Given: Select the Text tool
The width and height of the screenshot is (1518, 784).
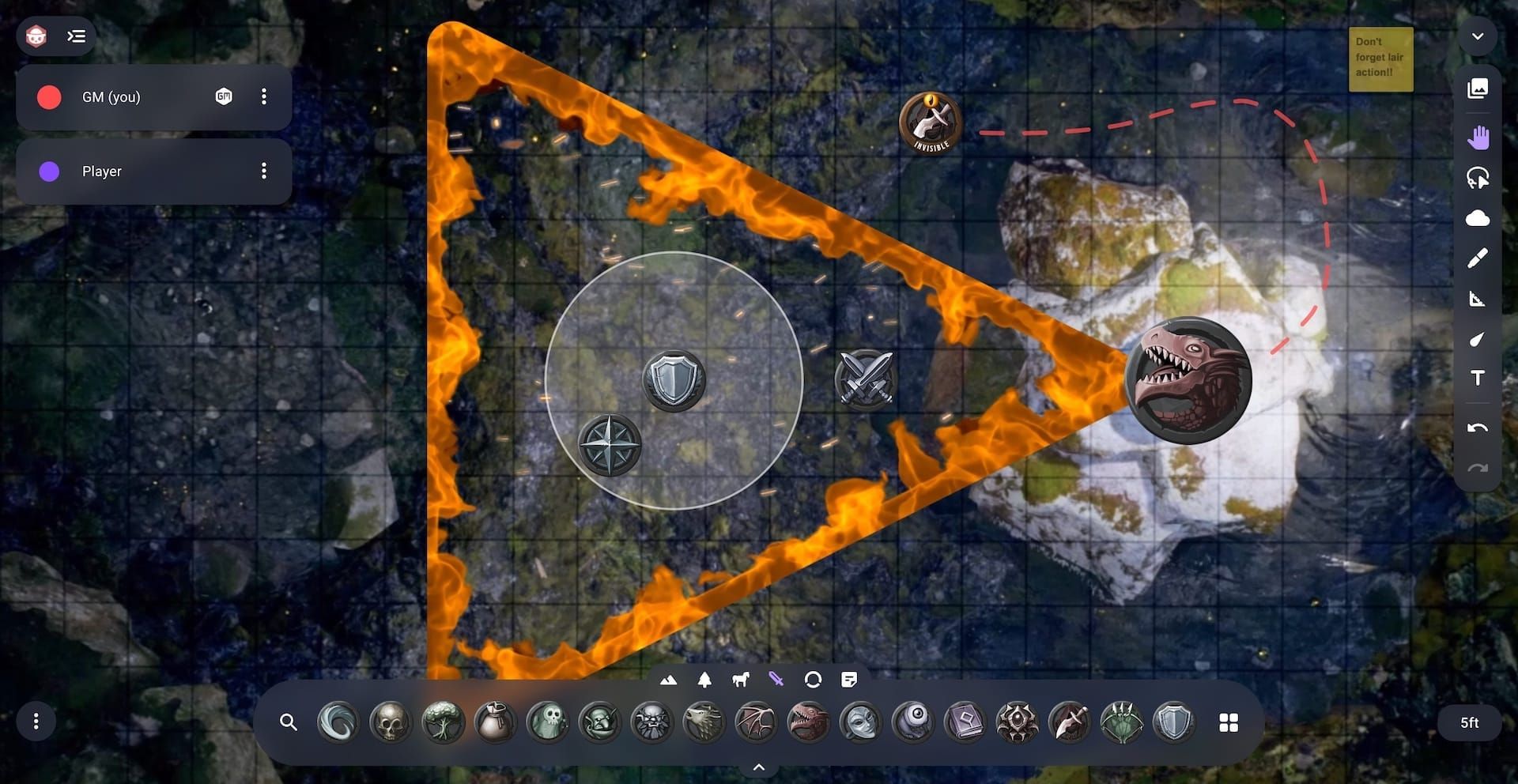Looking at the screenshot, I should (x=1478, y=378).
